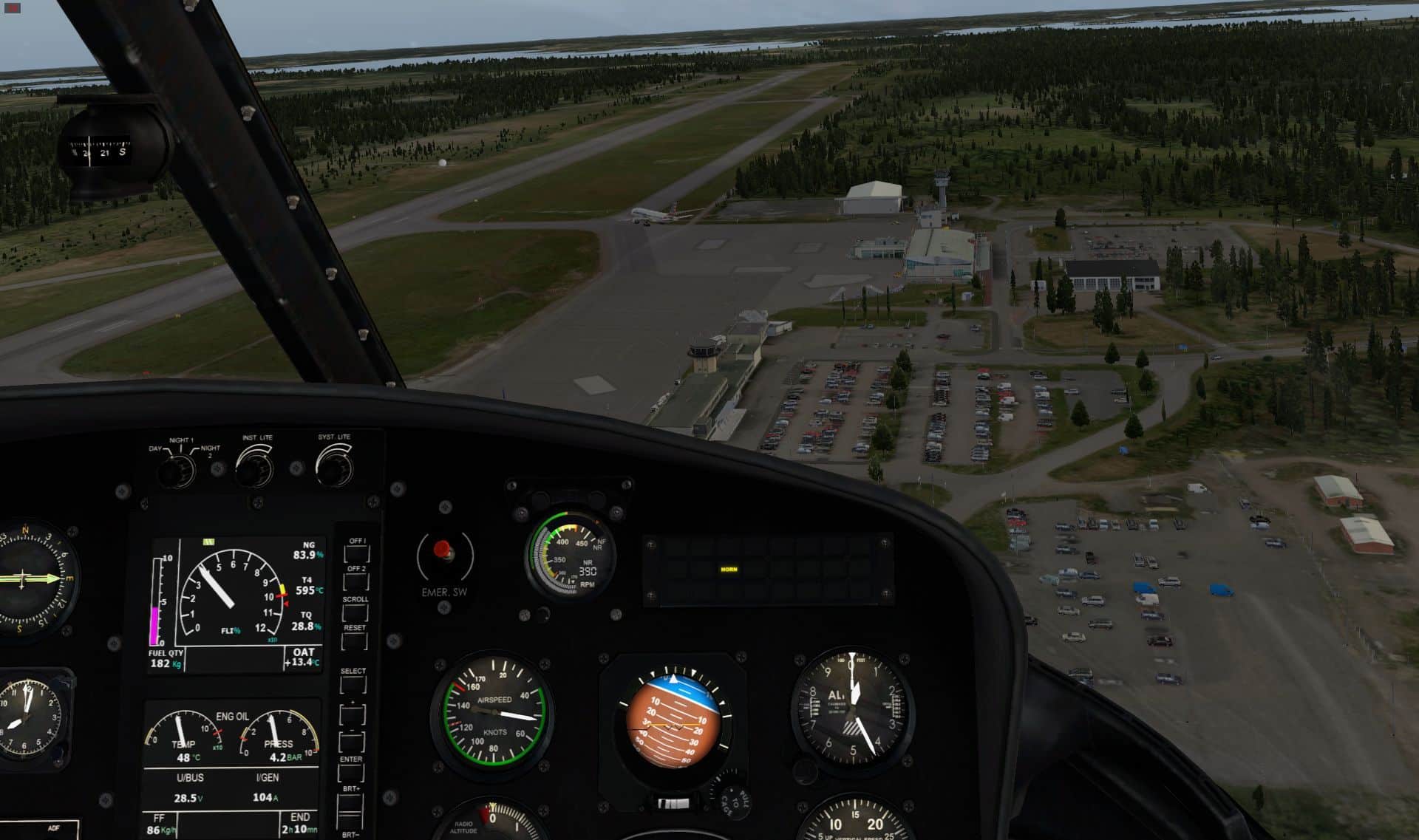Adjust the SYST LITE knob
The height and width of the screenshot is (840, 1419).
coord(334,465)
